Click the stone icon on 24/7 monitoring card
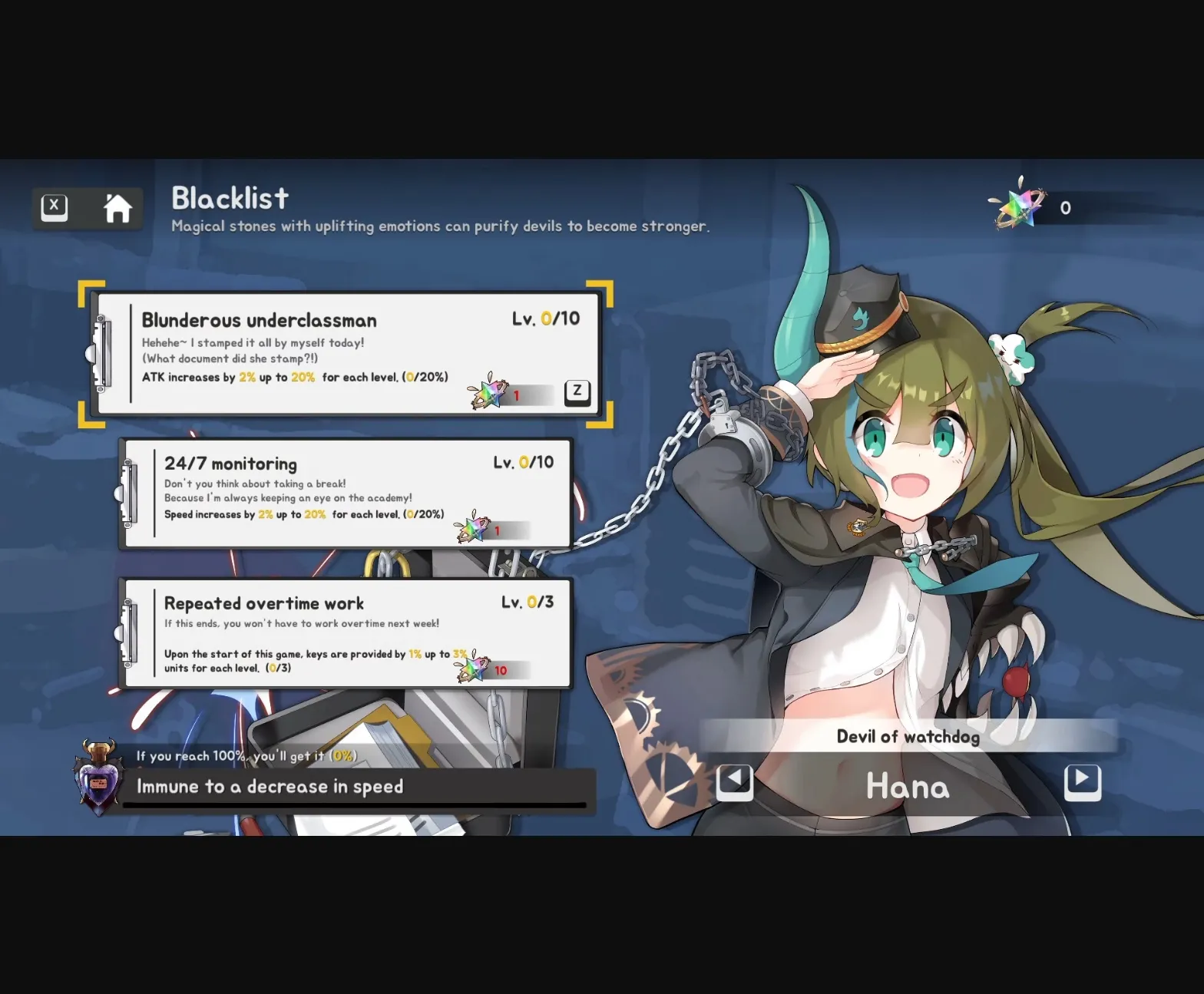Screen dimensions: 1204x994 (x=474, y=527)
